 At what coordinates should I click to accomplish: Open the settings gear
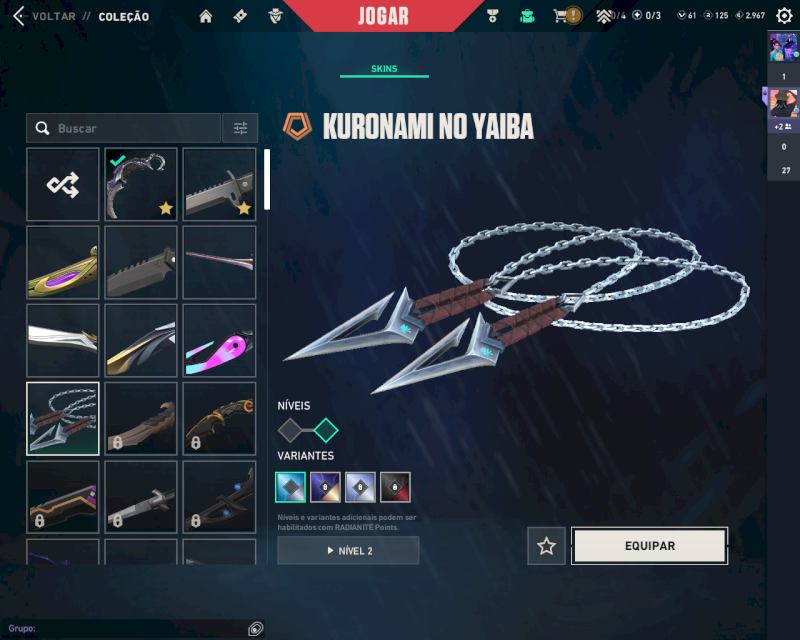[x=783, y=16]
